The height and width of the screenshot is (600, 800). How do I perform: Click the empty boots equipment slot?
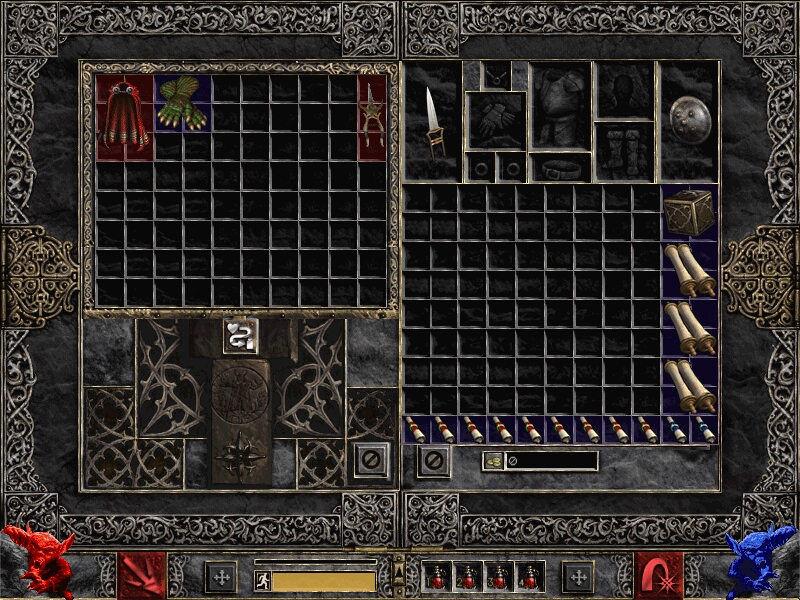coord(625,151)
